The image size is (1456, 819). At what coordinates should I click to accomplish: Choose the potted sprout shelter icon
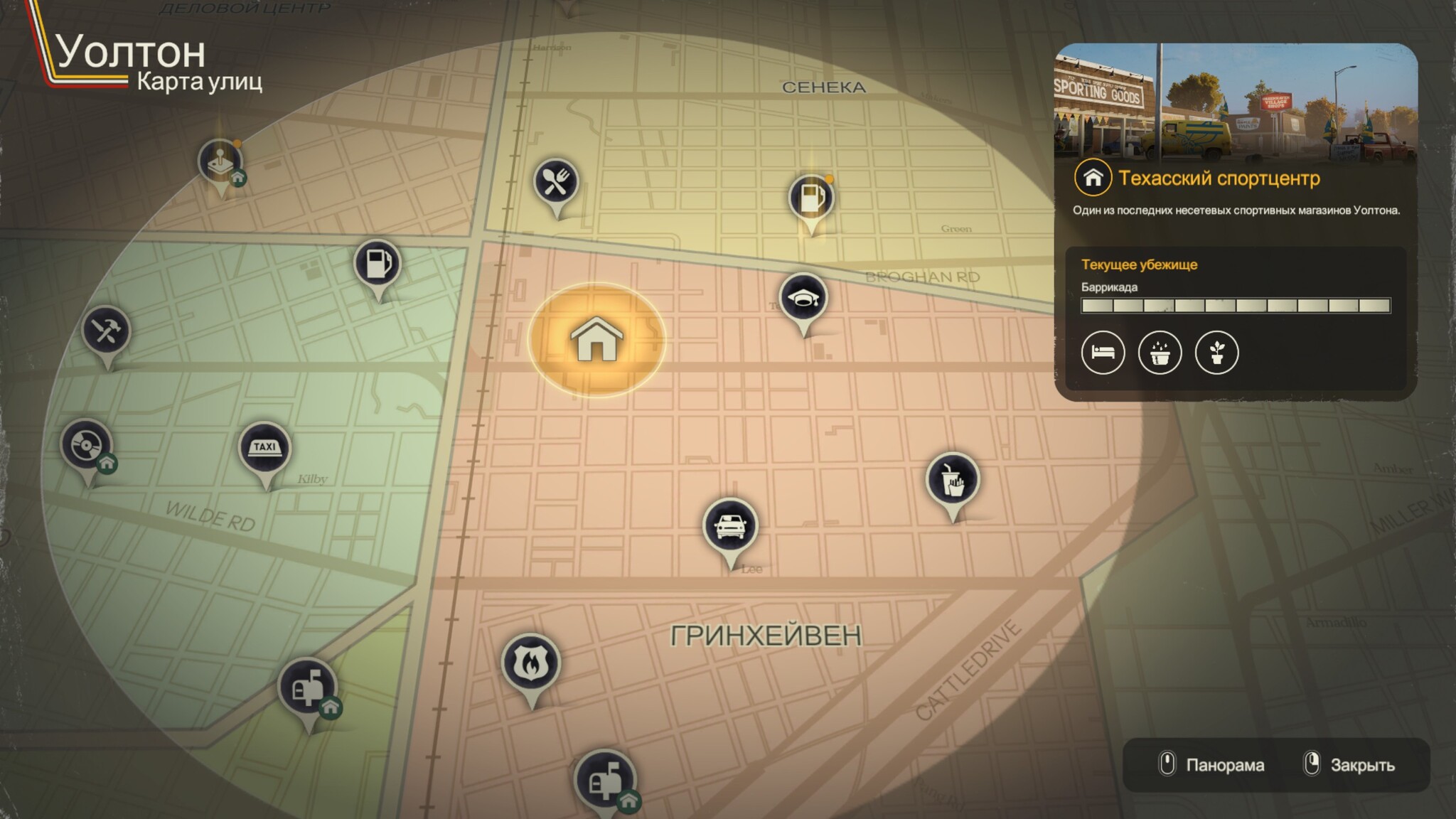[1216, 353]
